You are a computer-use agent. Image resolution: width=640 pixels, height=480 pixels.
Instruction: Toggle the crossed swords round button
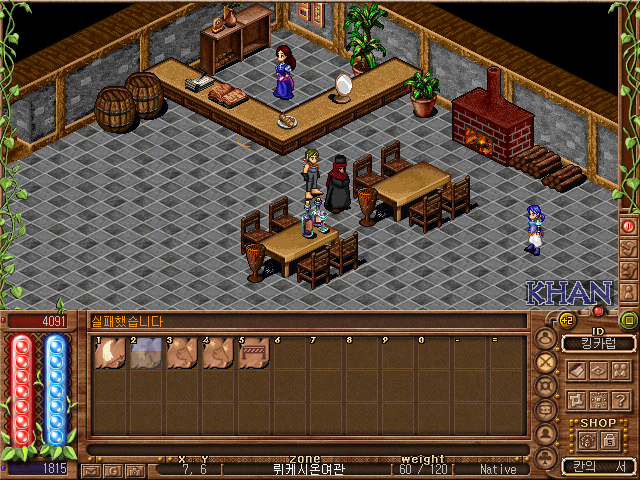(546, 361)
